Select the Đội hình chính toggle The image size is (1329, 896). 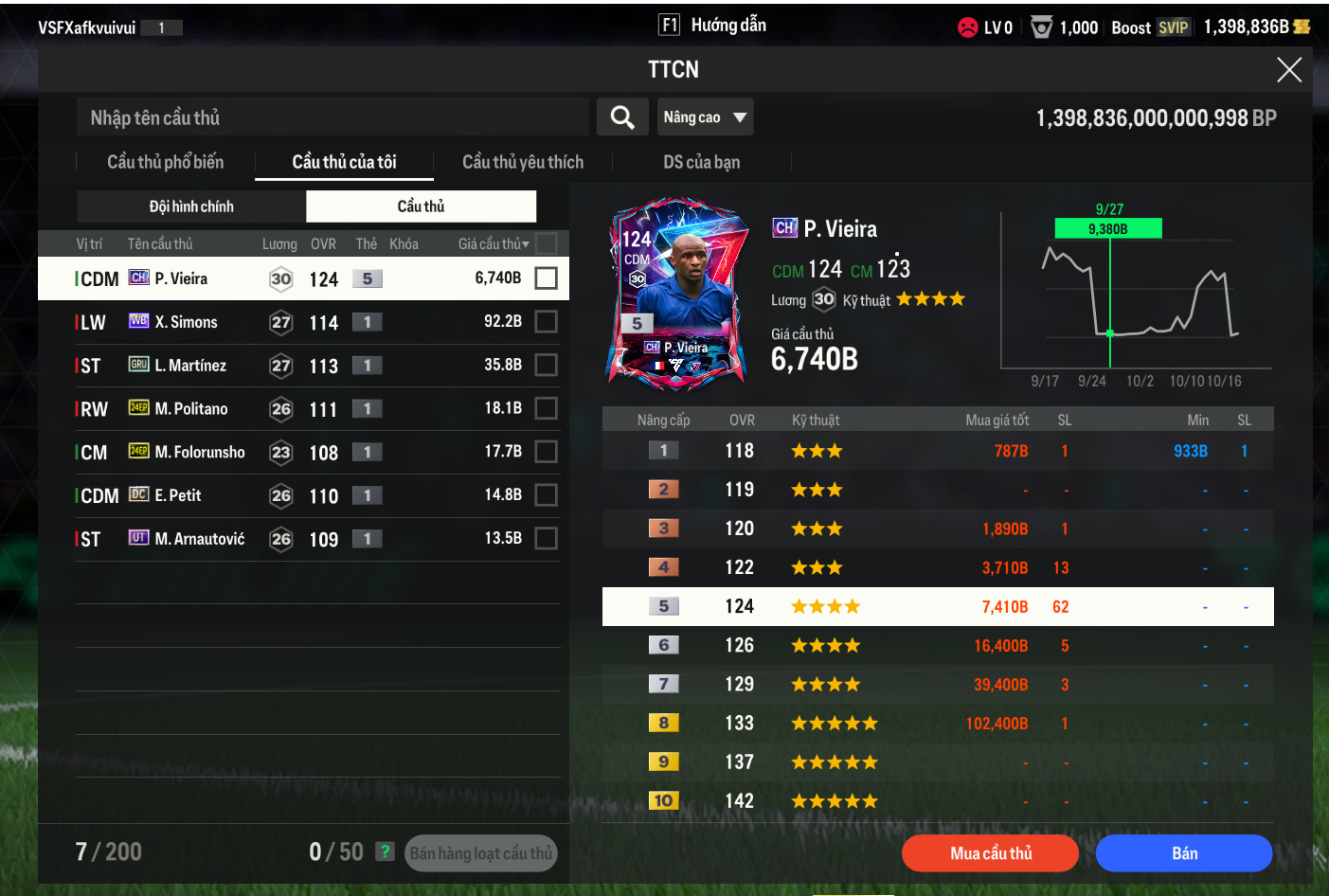pos(191,206)
